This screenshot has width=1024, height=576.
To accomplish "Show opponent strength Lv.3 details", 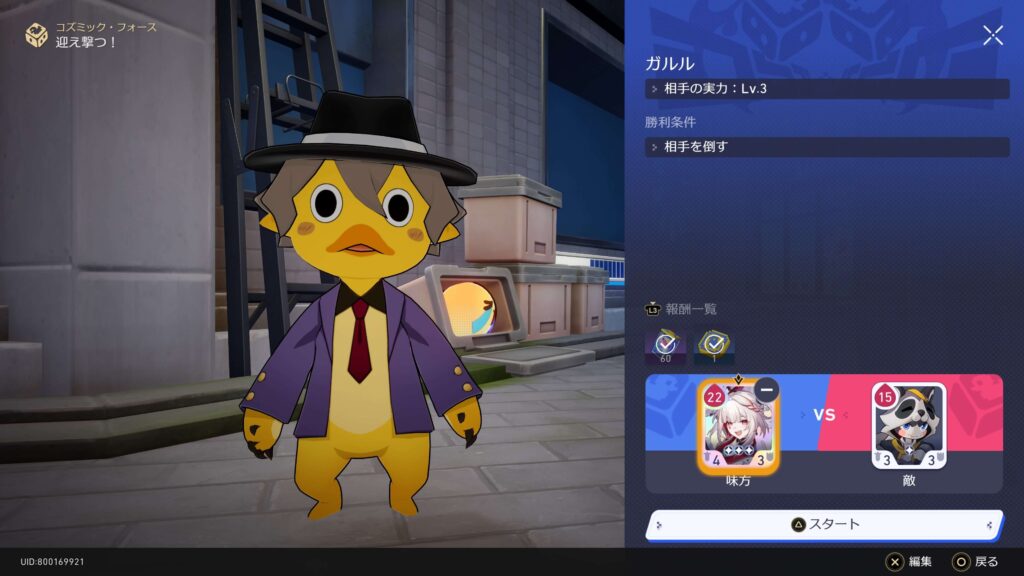I will [827, 89].
